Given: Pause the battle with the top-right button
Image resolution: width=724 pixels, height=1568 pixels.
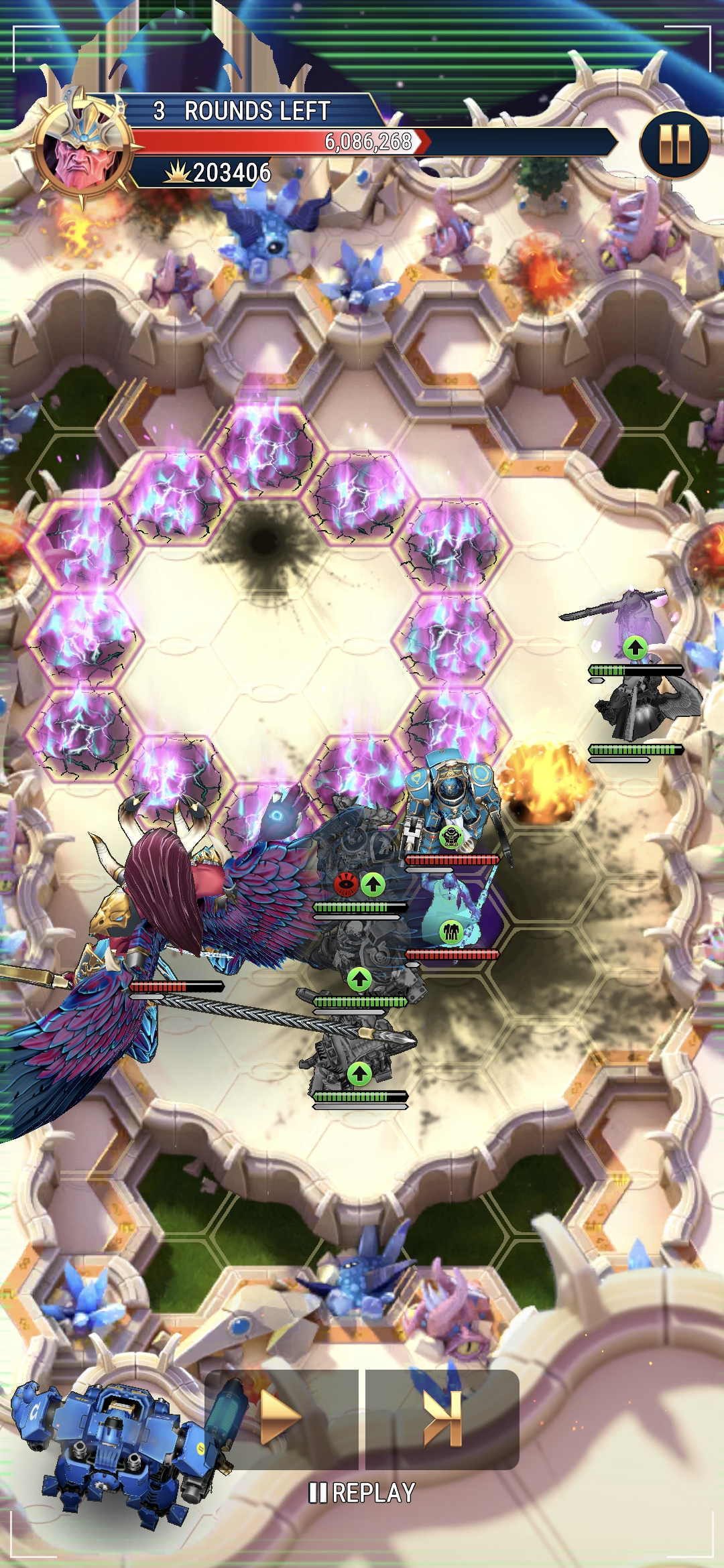Looking at the screenshot, I should [x=674, y=145].
